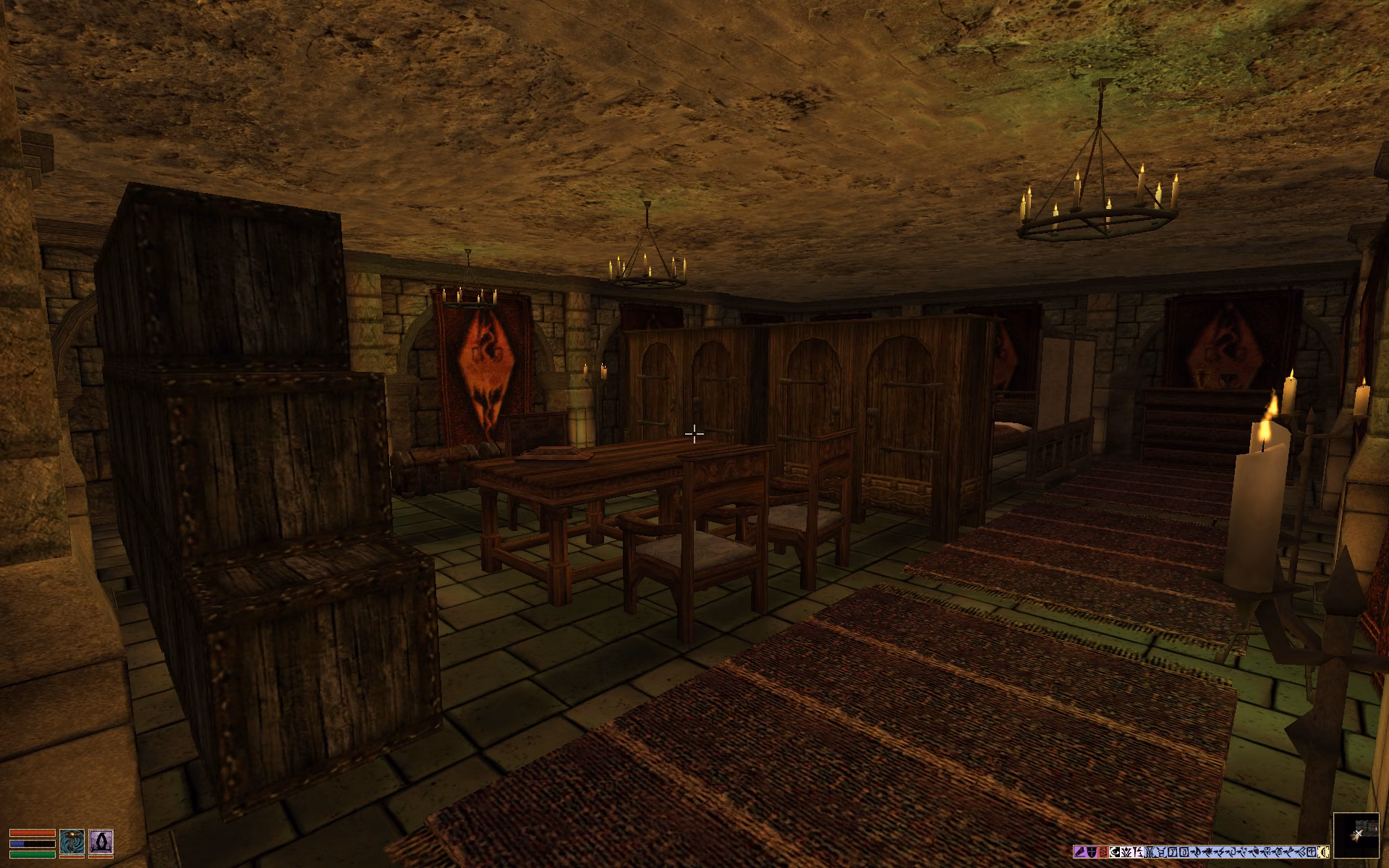
Task: Click the moon icon ending the effects bar
Action: tap(1324, 852)
